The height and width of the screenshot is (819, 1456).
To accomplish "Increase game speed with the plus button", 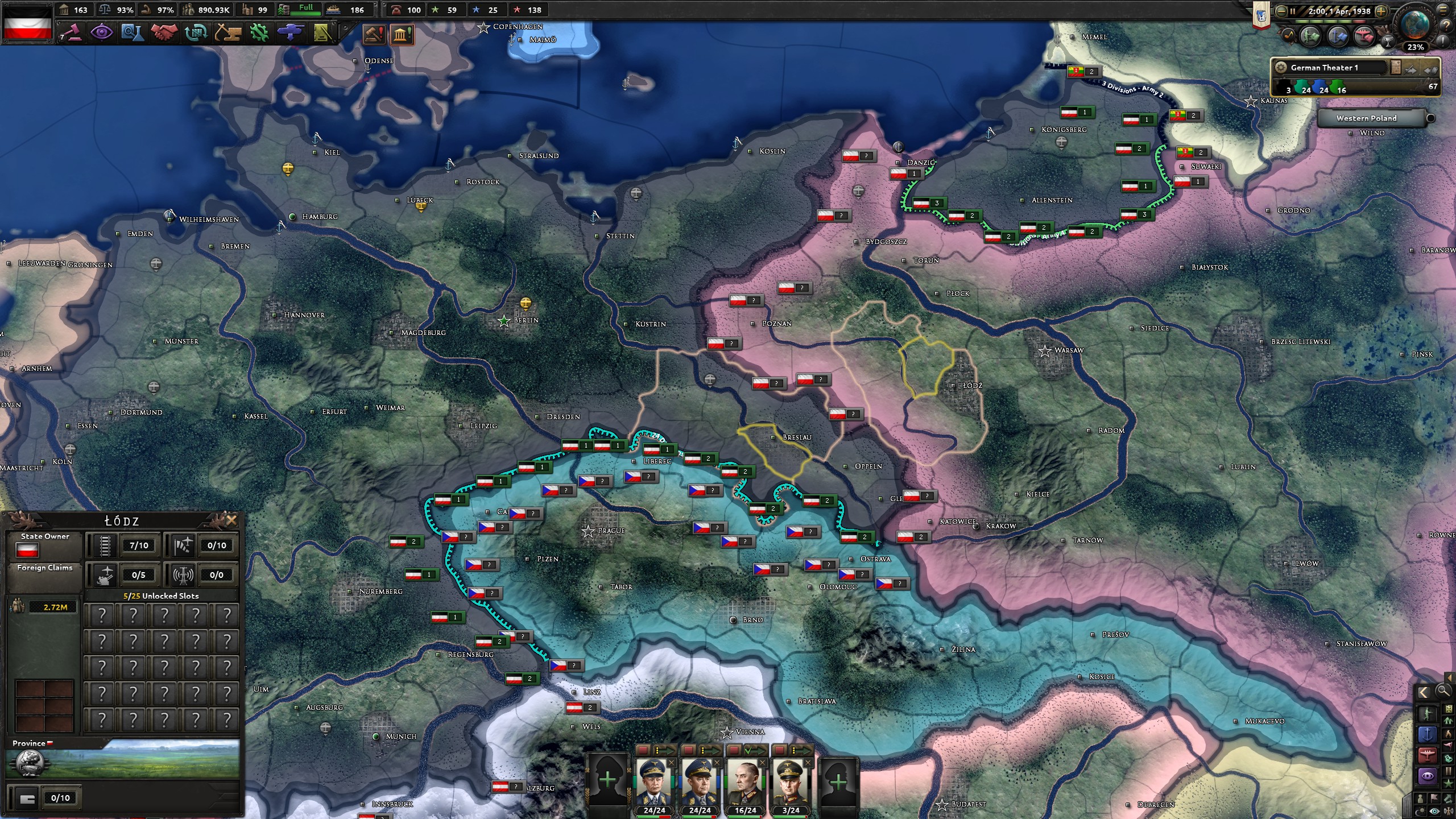I will [1381, 12].
